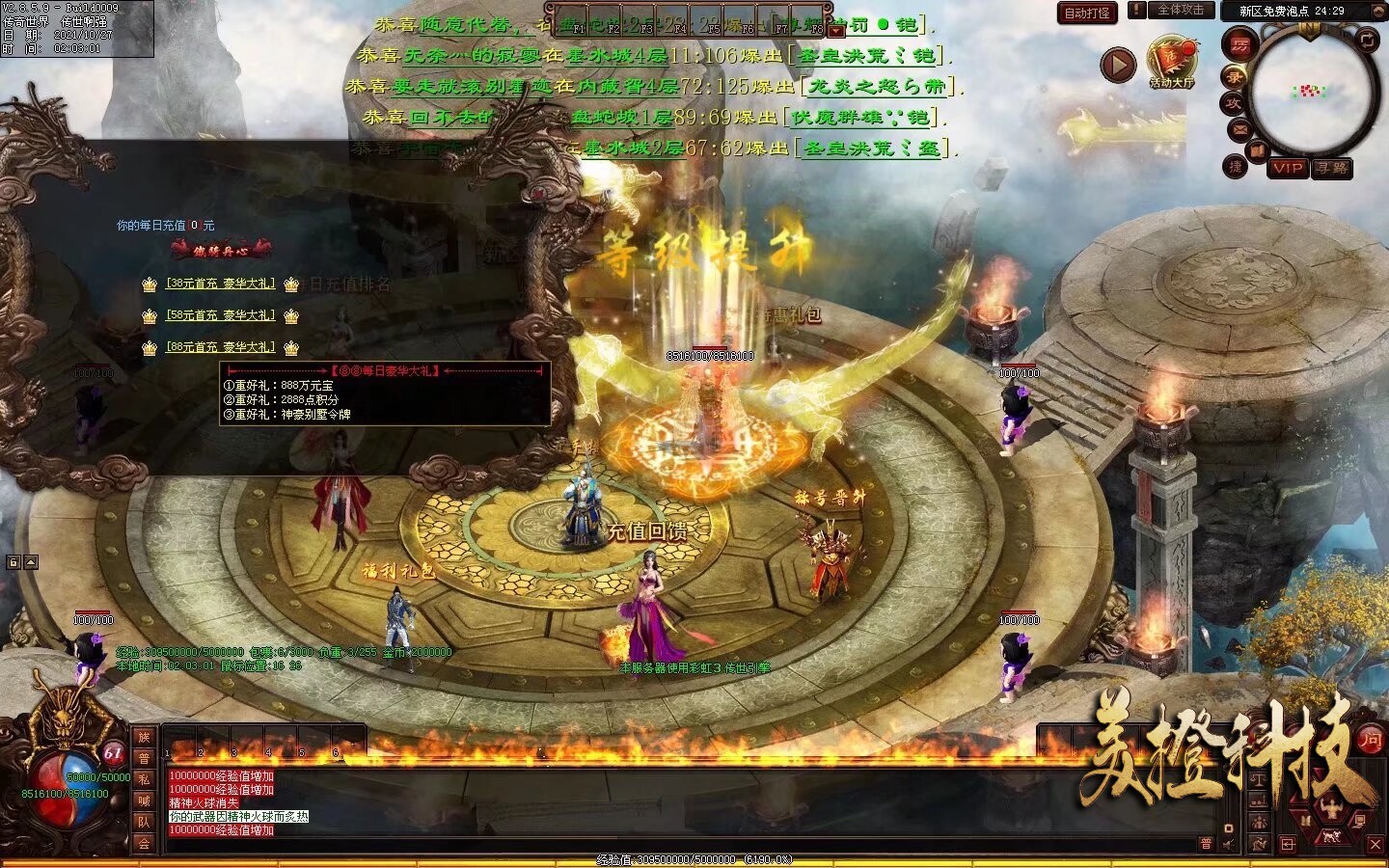Open the circular minimap
Image resolution: width=1389 pixels, height=868 pixels.
[1310, 92]
